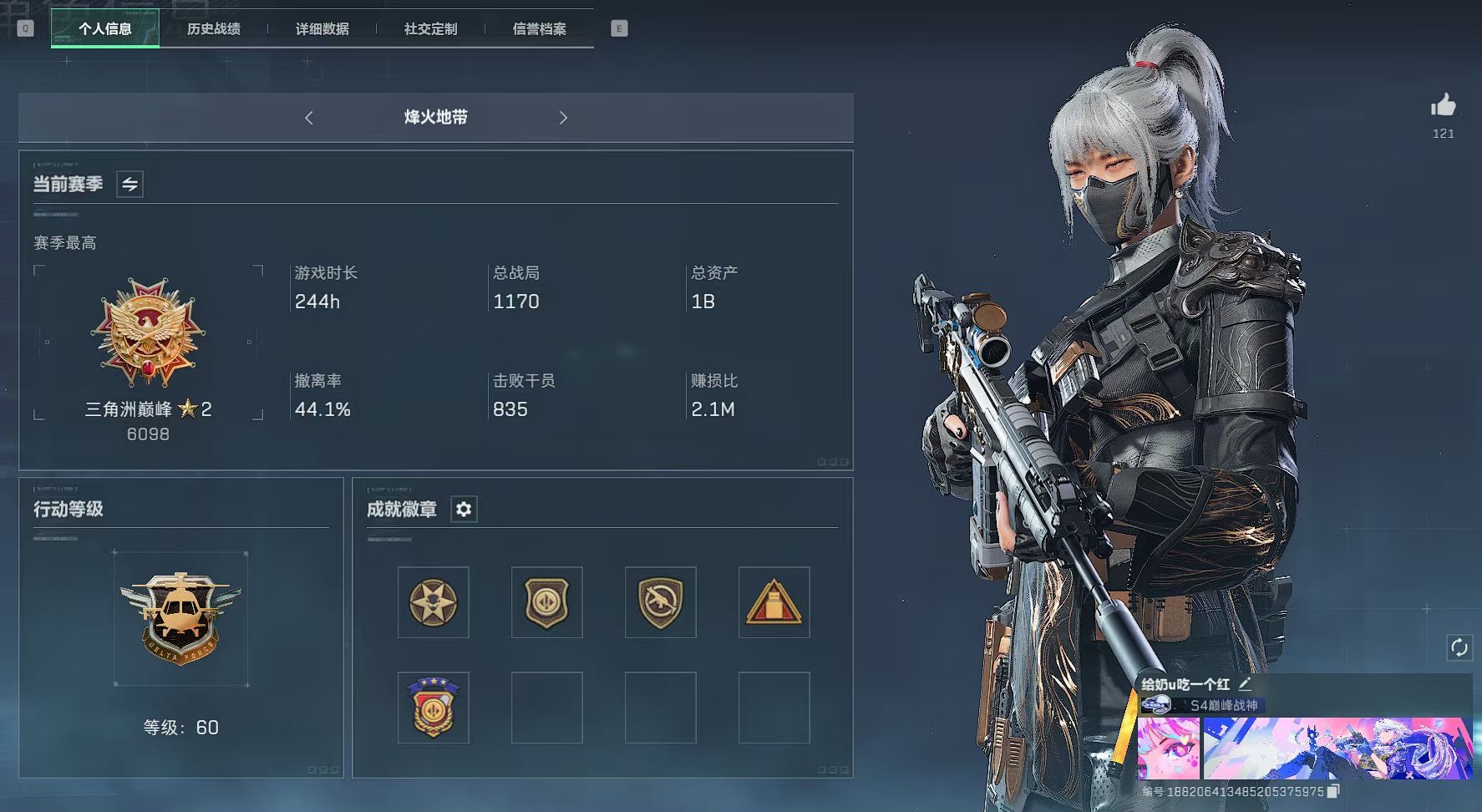
Task: Click the rotate character refresh icon
Action: tap(1459, 647)
